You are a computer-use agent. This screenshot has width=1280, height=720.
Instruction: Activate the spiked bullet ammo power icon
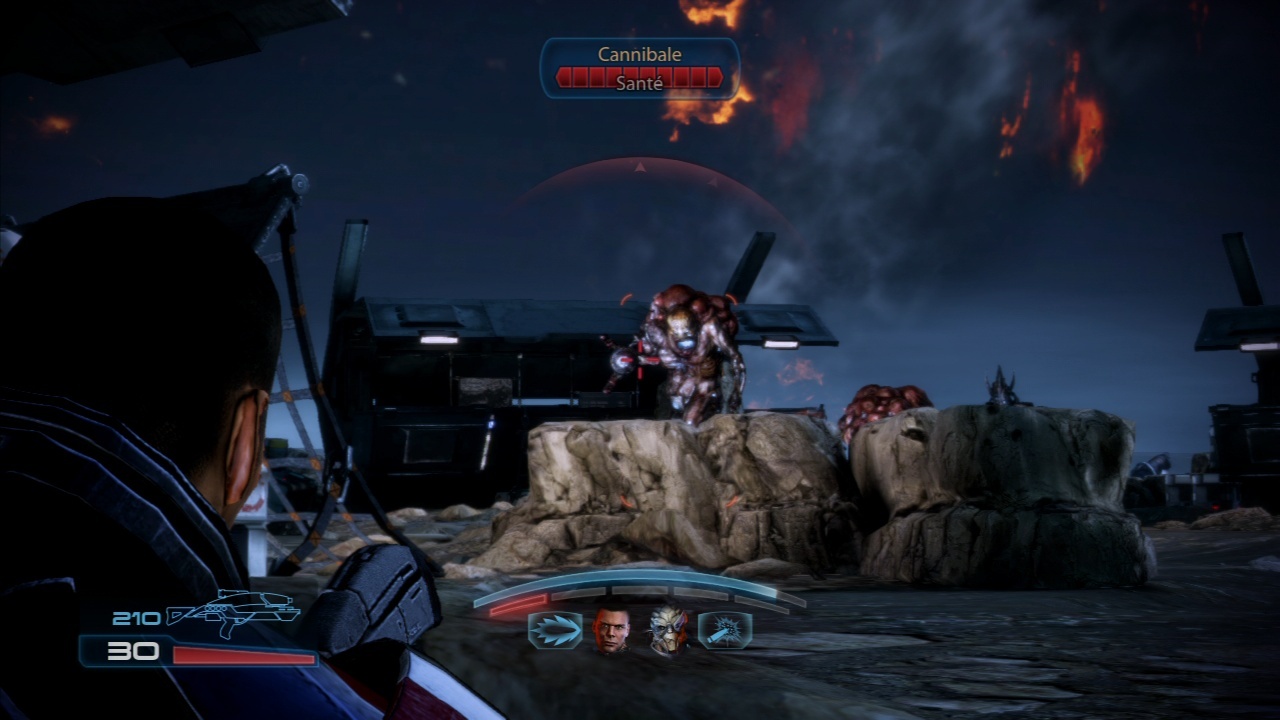click(x=554, y=631)
